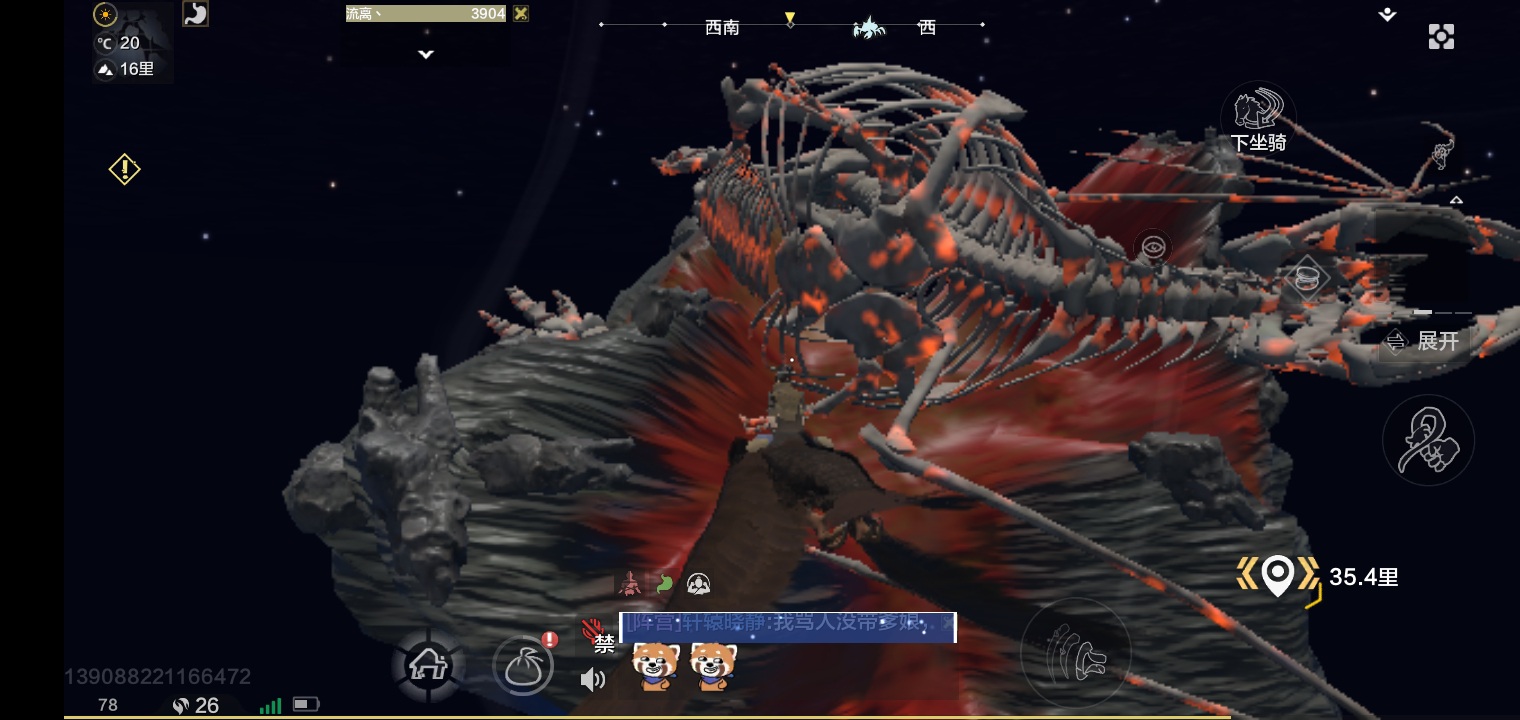Screen dimensions: 1520x720
Task: Tap the diamond drum item icon
Action: coord(1305,277)
